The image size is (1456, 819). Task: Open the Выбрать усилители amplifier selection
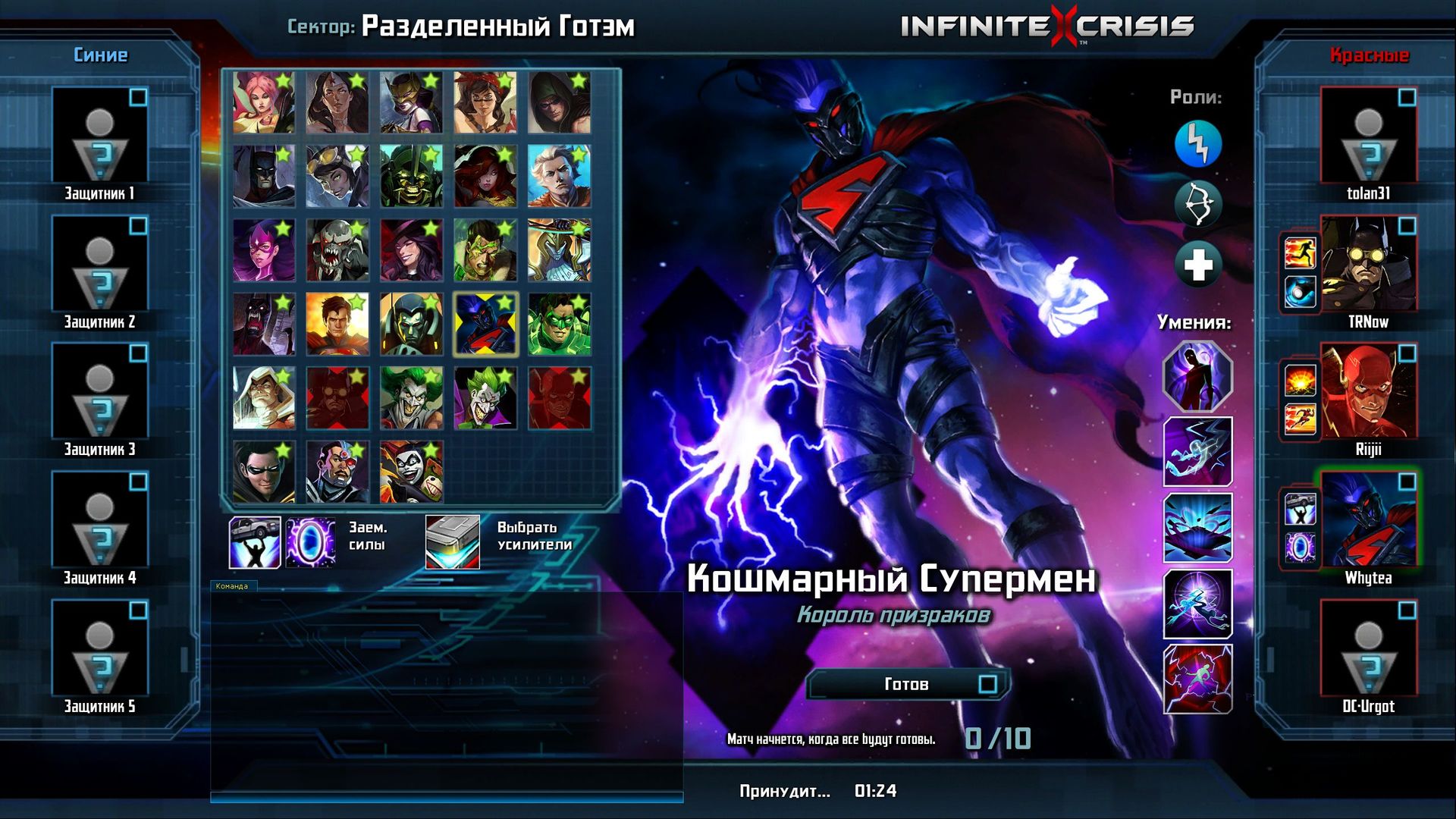point(453,541)
